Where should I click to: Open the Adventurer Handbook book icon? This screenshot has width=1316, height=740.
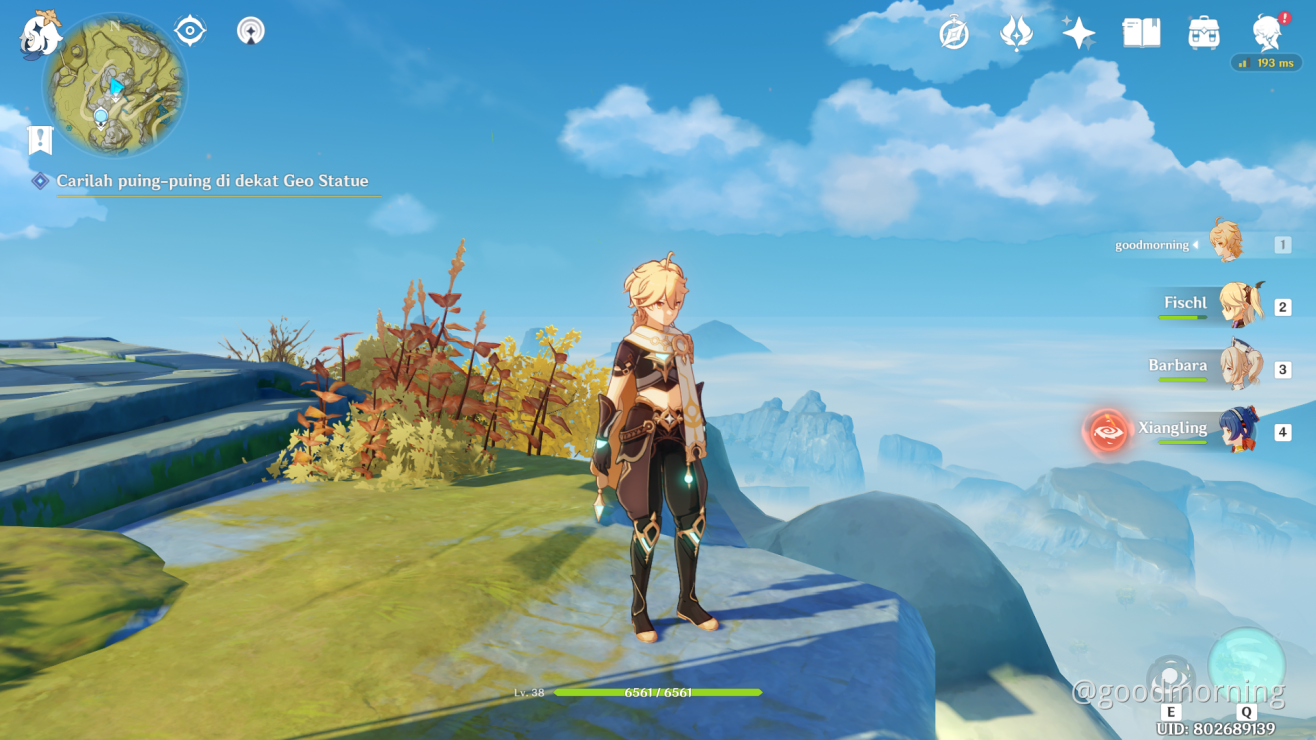(1141, 34)
